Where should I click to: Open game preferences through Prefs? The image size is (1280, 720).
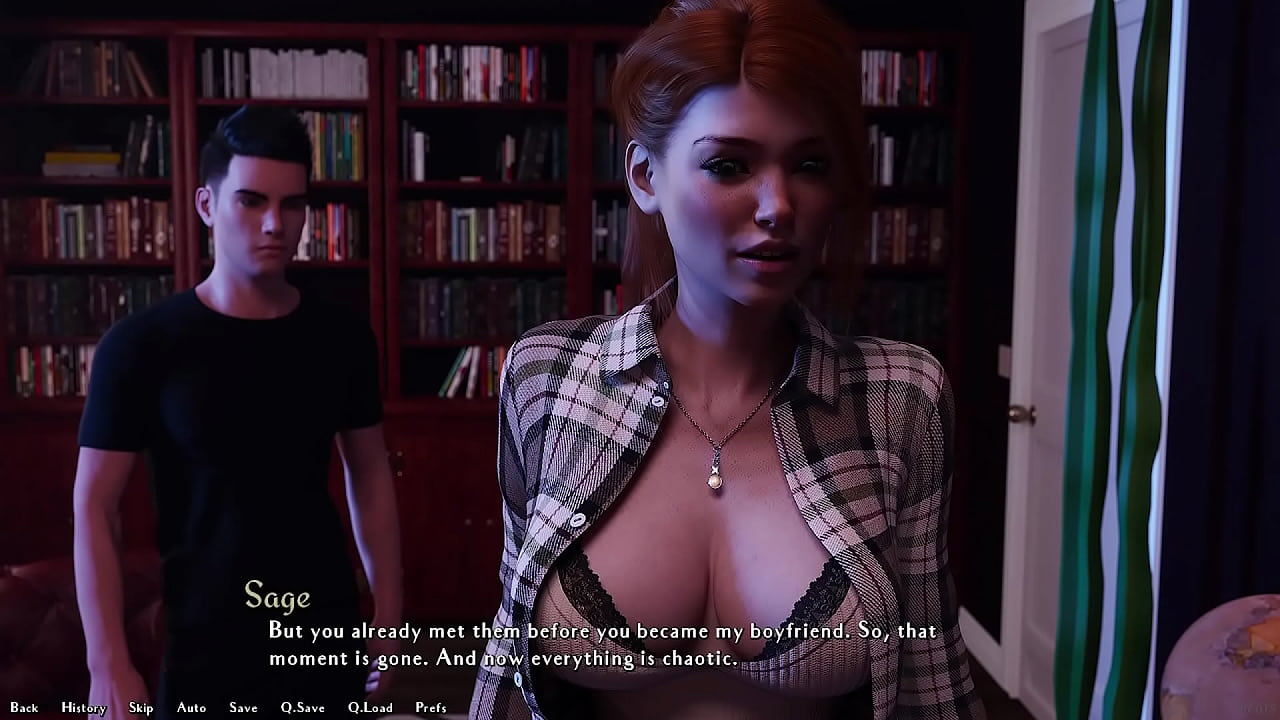click(x=432, y=707)
